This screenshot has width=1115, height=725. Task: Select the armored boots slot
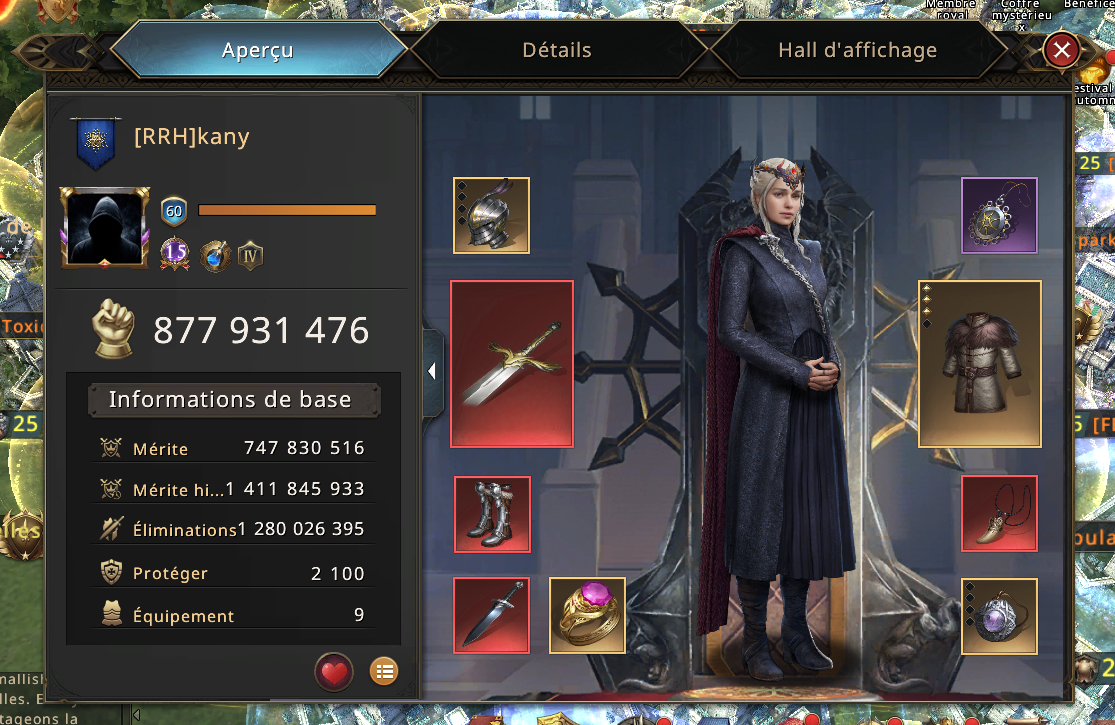pyautogui.click(x=492, y=514)
